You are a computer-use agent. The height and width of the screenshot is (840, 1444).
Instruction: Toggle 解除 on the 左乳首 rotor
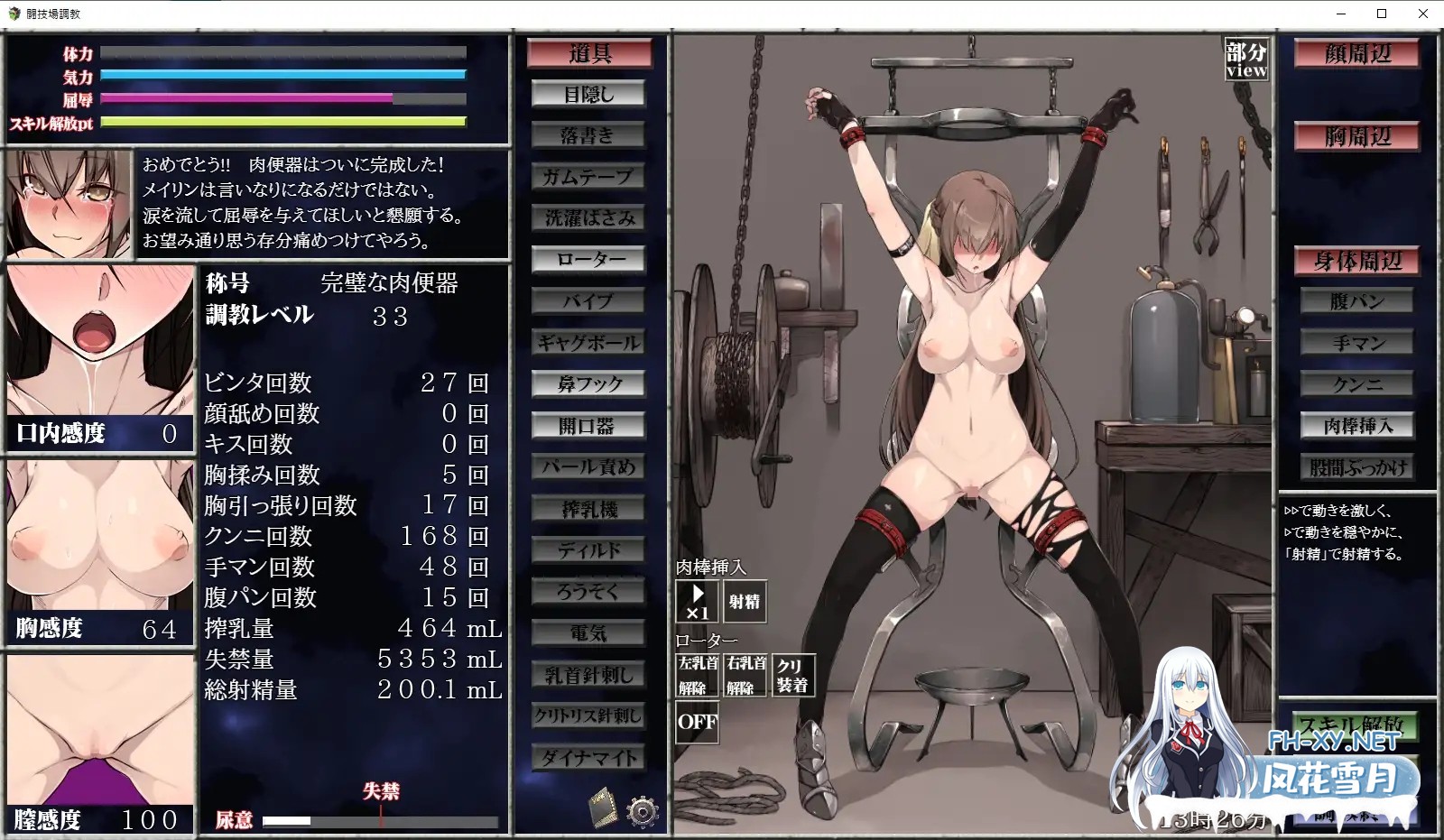[x=695, y=672]
